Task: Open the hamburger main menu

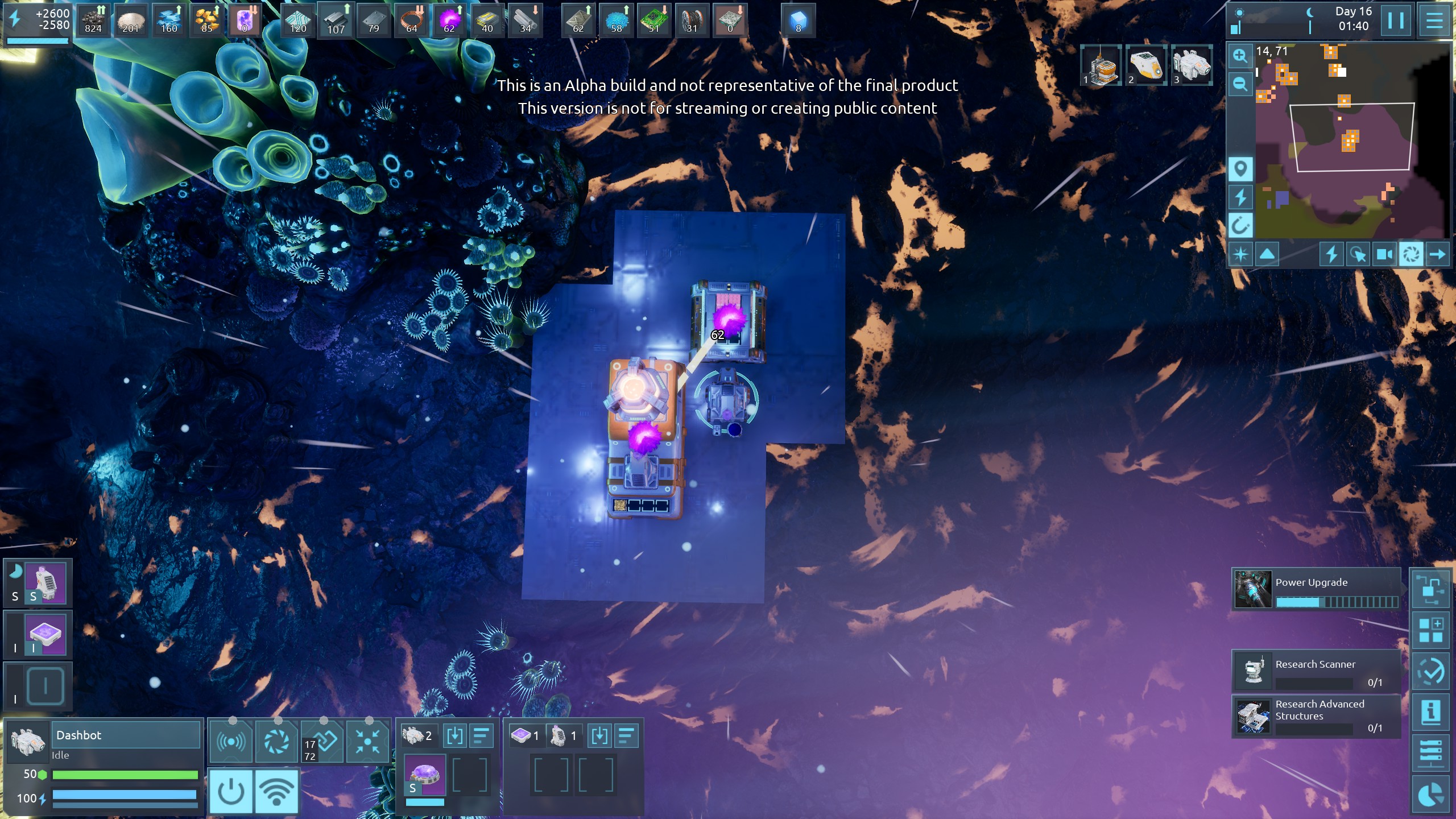Action: (1434, 21)
